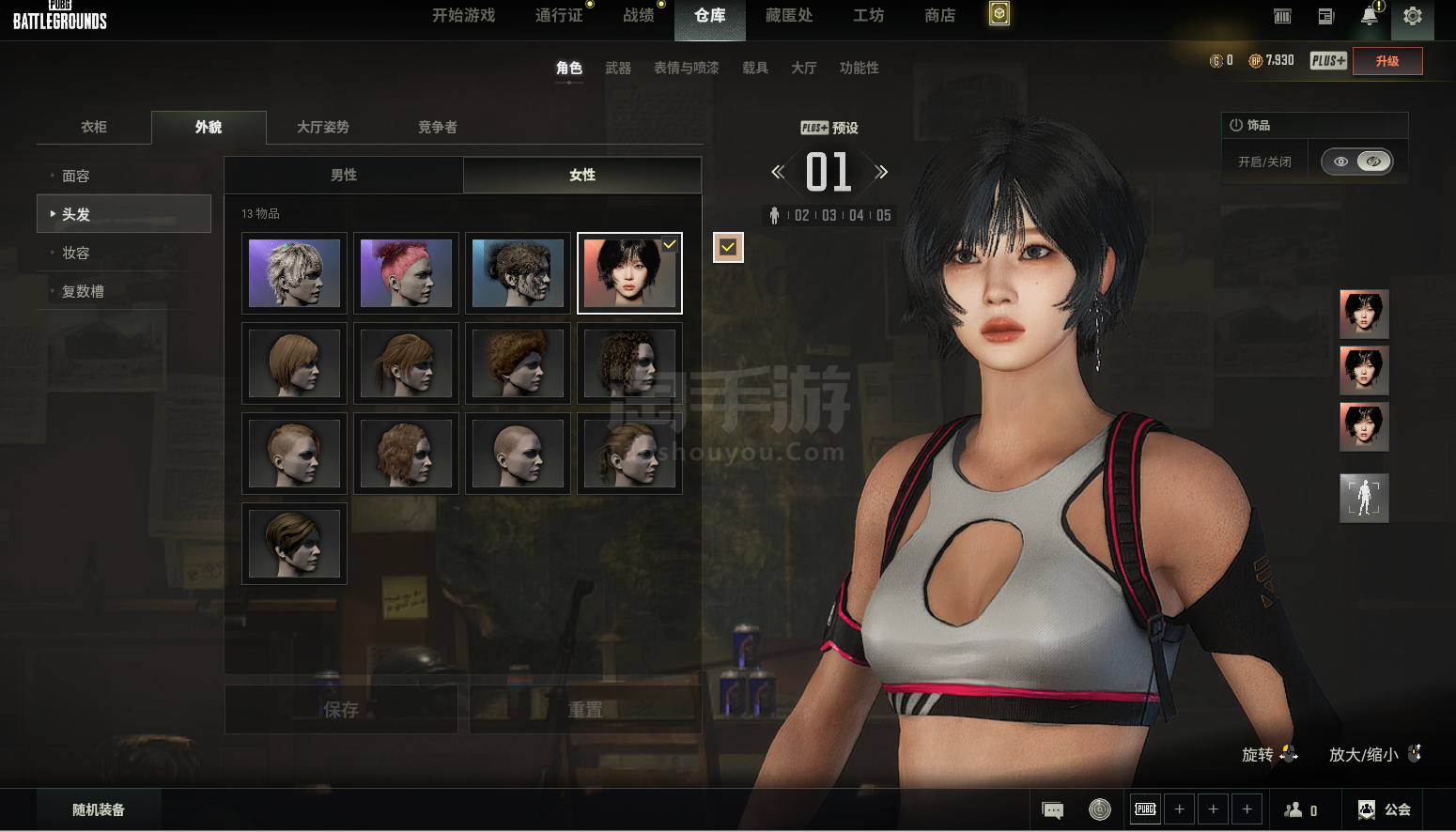The image size is (1456, 832).
Task: Open the 商店 store tab
Action: 939,16
